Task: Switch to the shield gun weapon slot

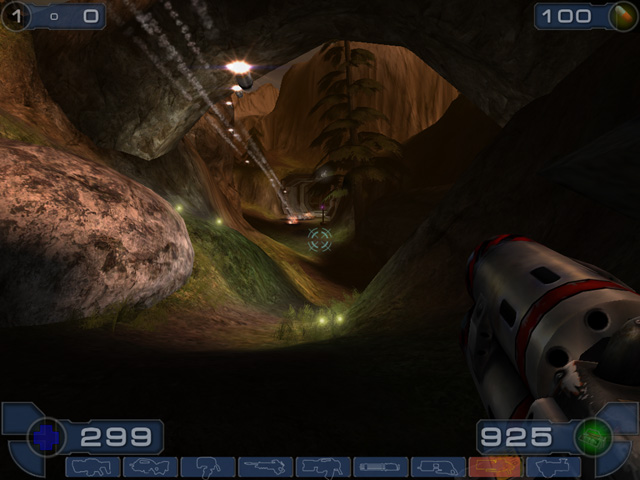Action: (x=93, y=467)
